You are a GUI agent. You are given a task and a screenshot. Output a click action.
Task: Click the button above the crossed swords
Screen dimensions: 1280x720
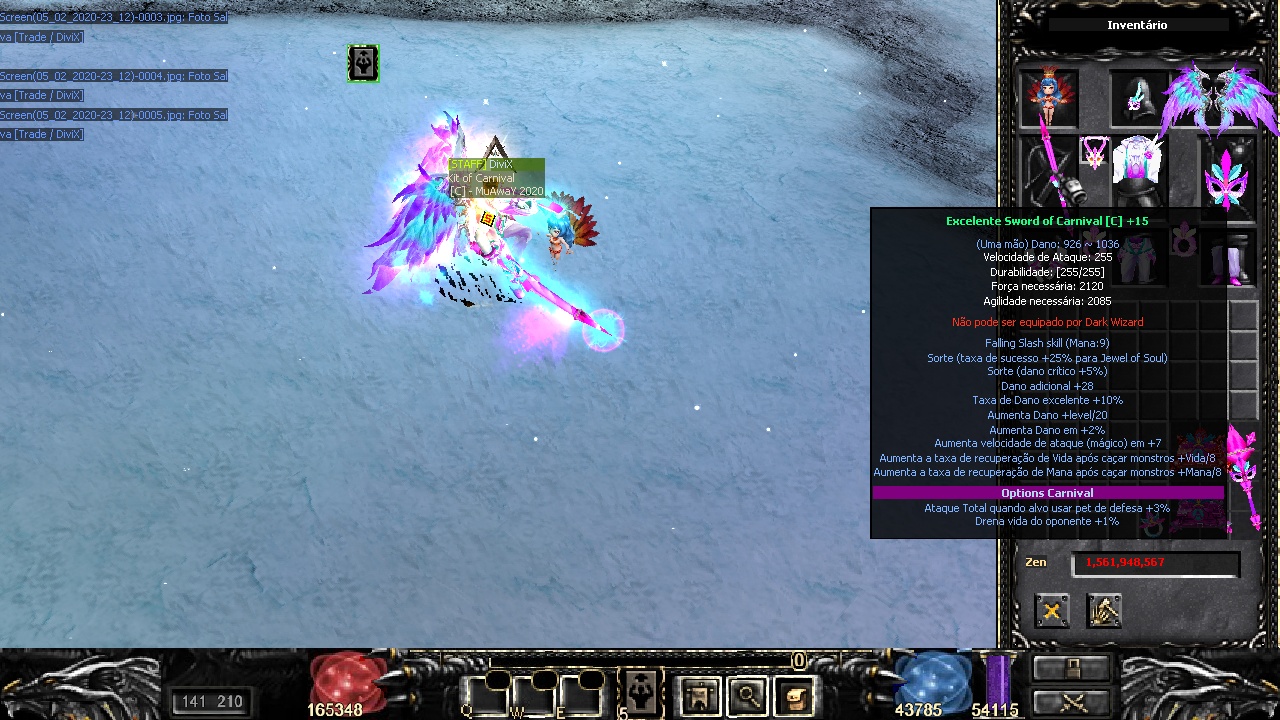(1072, 668)
